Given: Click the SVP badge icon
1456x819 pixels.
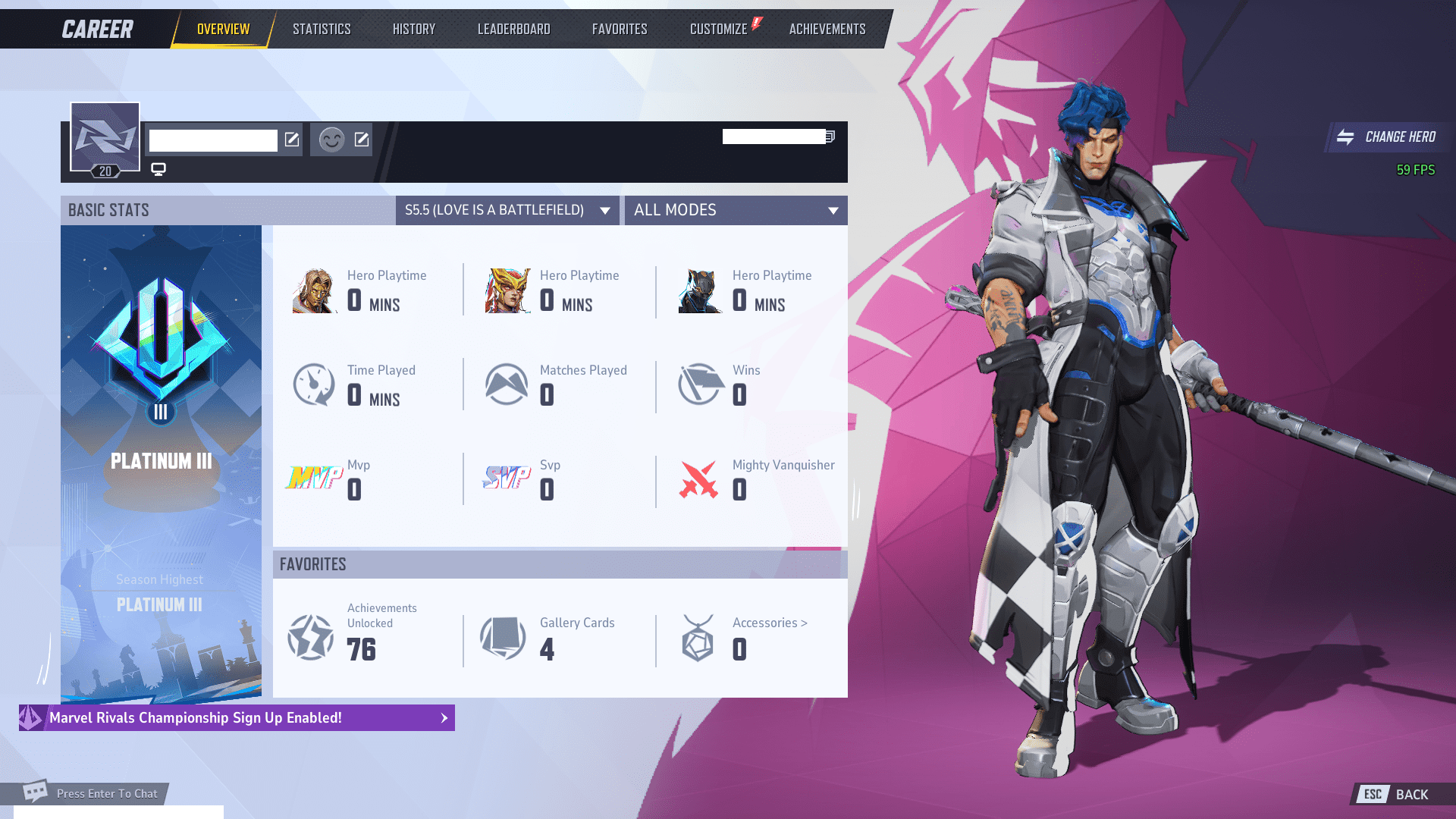Looking at the screenshot, I should pyautogui.click(x=507, y=478).
